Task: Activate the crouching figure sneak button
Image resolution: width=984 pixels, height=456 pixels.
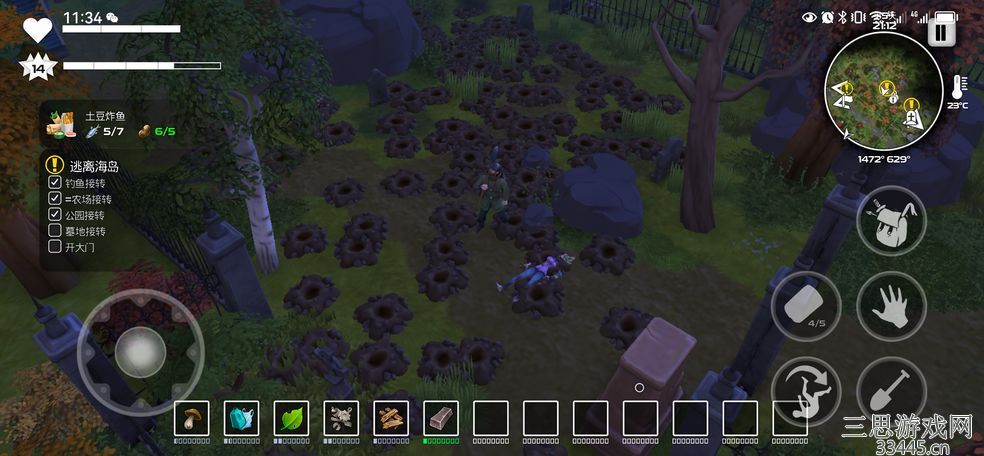Action: [x=806, y=391]
